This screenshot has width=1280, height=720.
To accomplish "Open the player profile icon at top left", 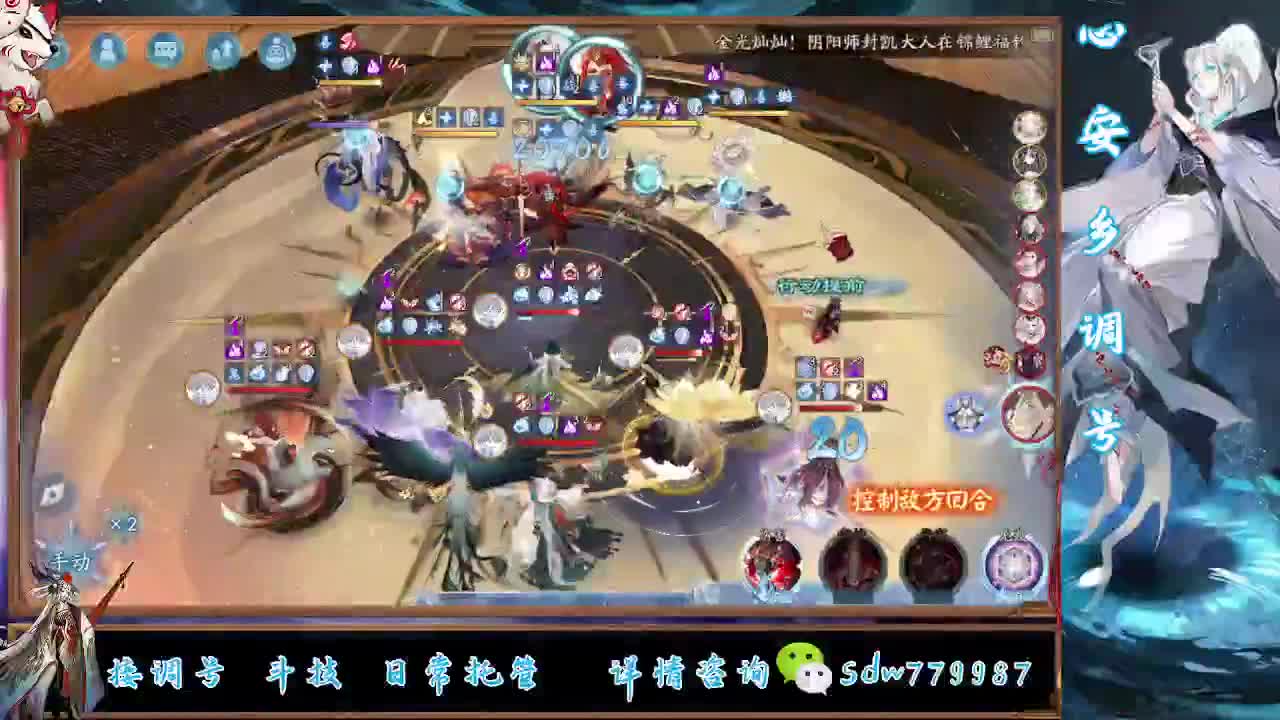I will click(x=105, y=50).
